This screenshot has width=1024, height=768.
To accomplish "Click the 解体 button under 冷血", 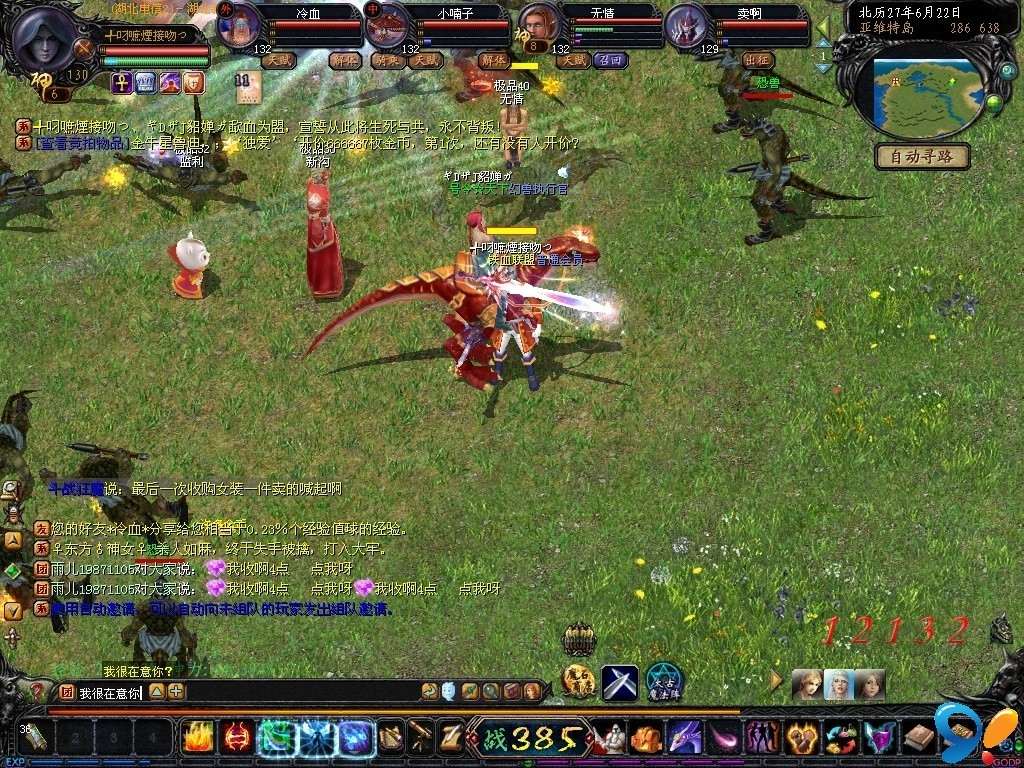I will tap(345, 60).
